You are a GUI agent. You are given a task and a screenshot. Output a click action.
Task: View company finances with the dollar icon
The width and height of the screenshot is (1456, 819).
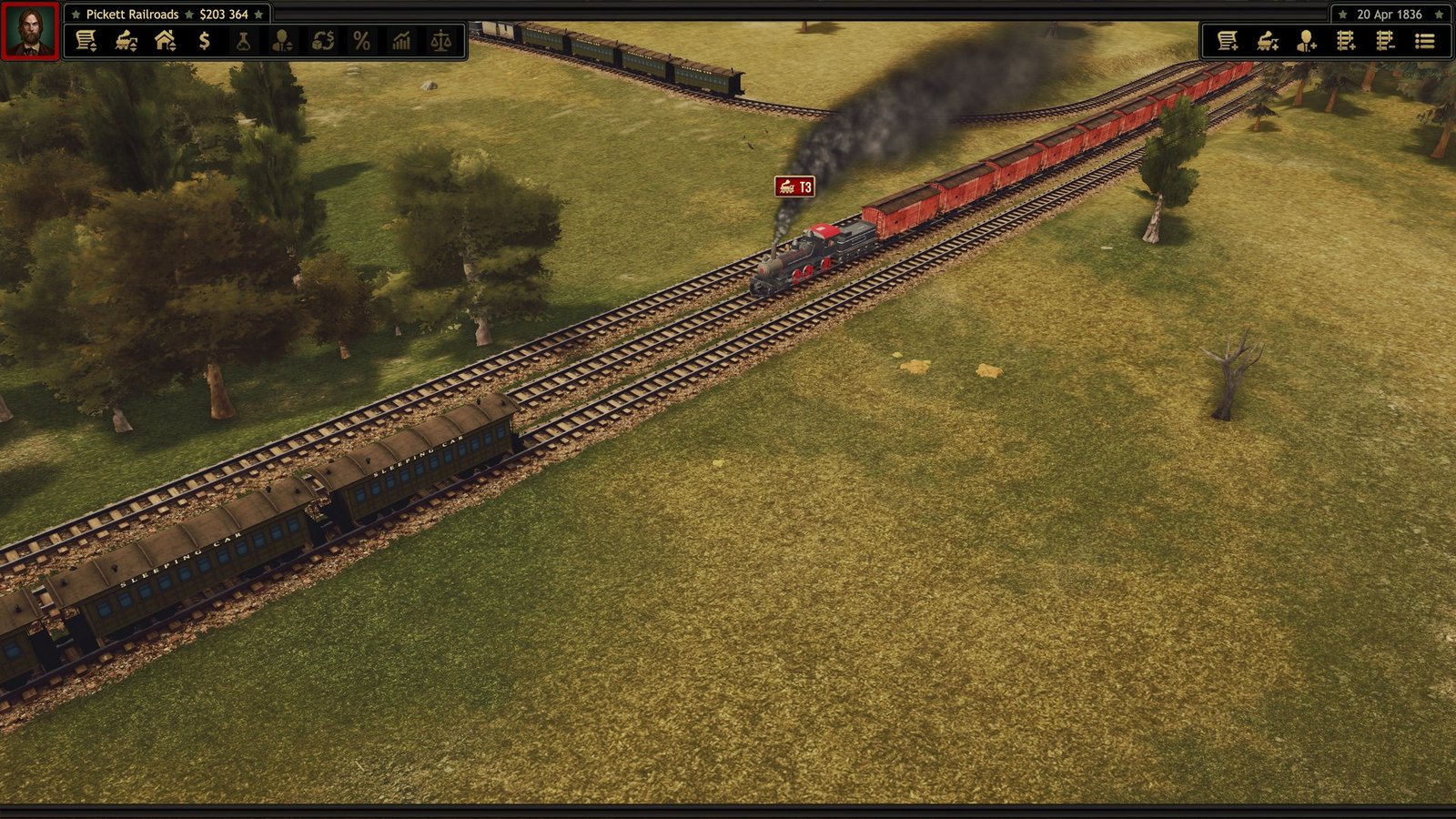(204, 40)
